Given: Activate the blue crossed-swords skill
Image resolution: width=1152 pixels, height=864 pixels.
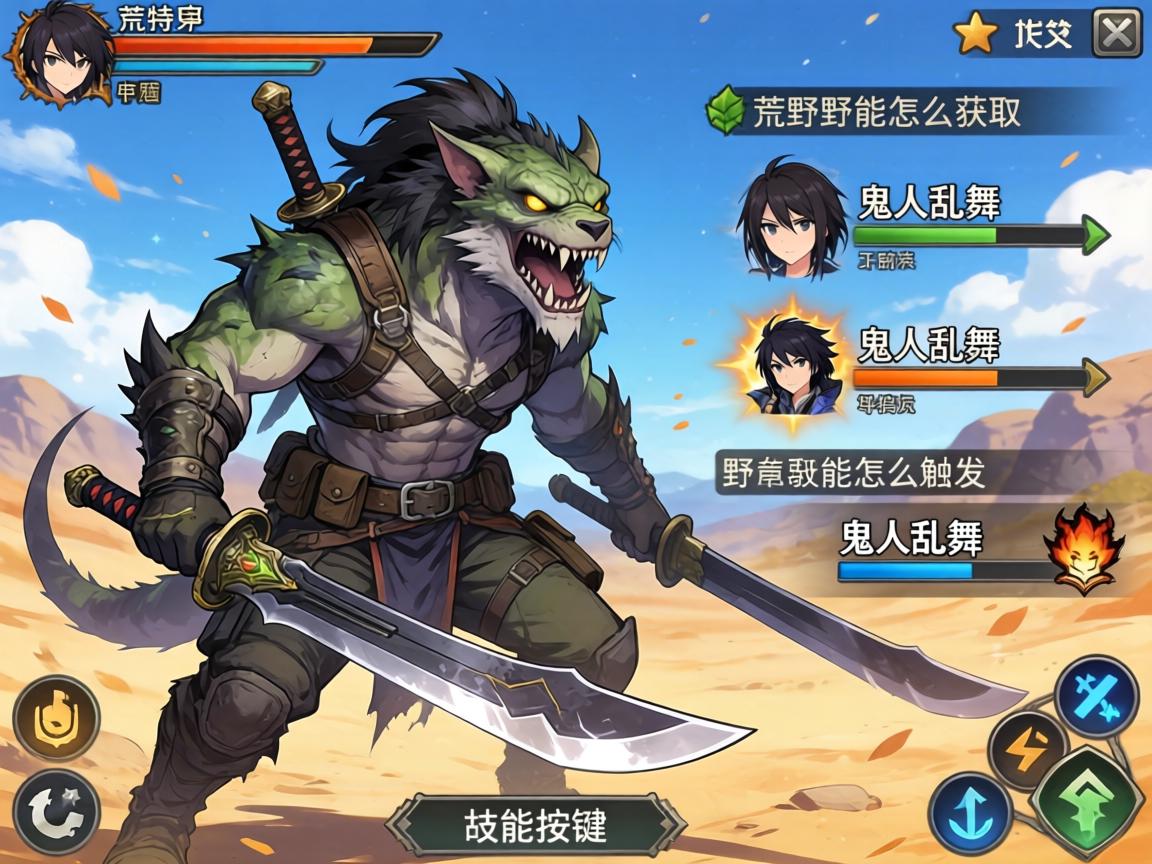Looking at the screenshot, I should tap(1096, 697).
